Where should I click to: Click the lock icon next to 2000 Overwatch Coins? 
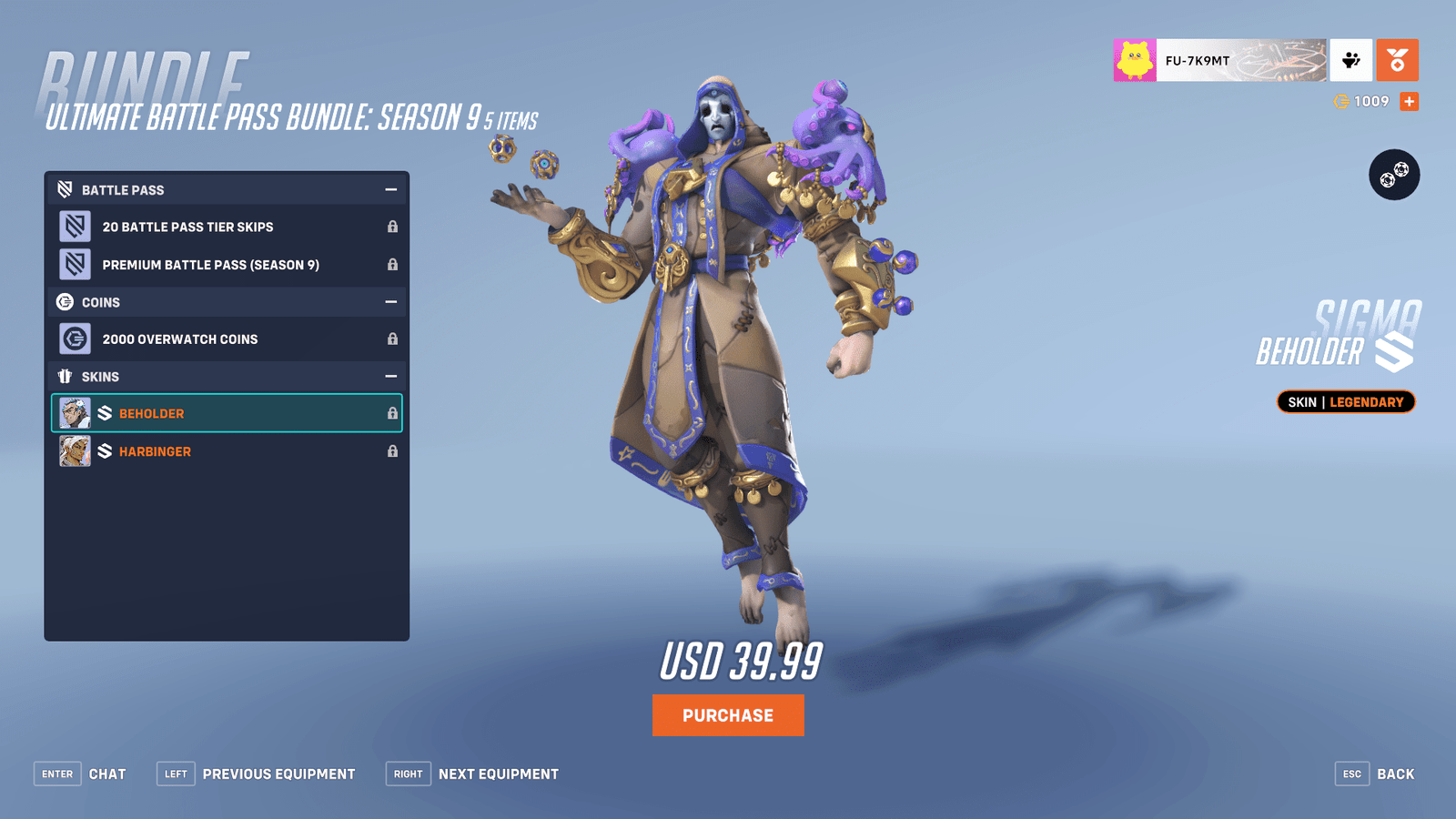pos(392,339)
